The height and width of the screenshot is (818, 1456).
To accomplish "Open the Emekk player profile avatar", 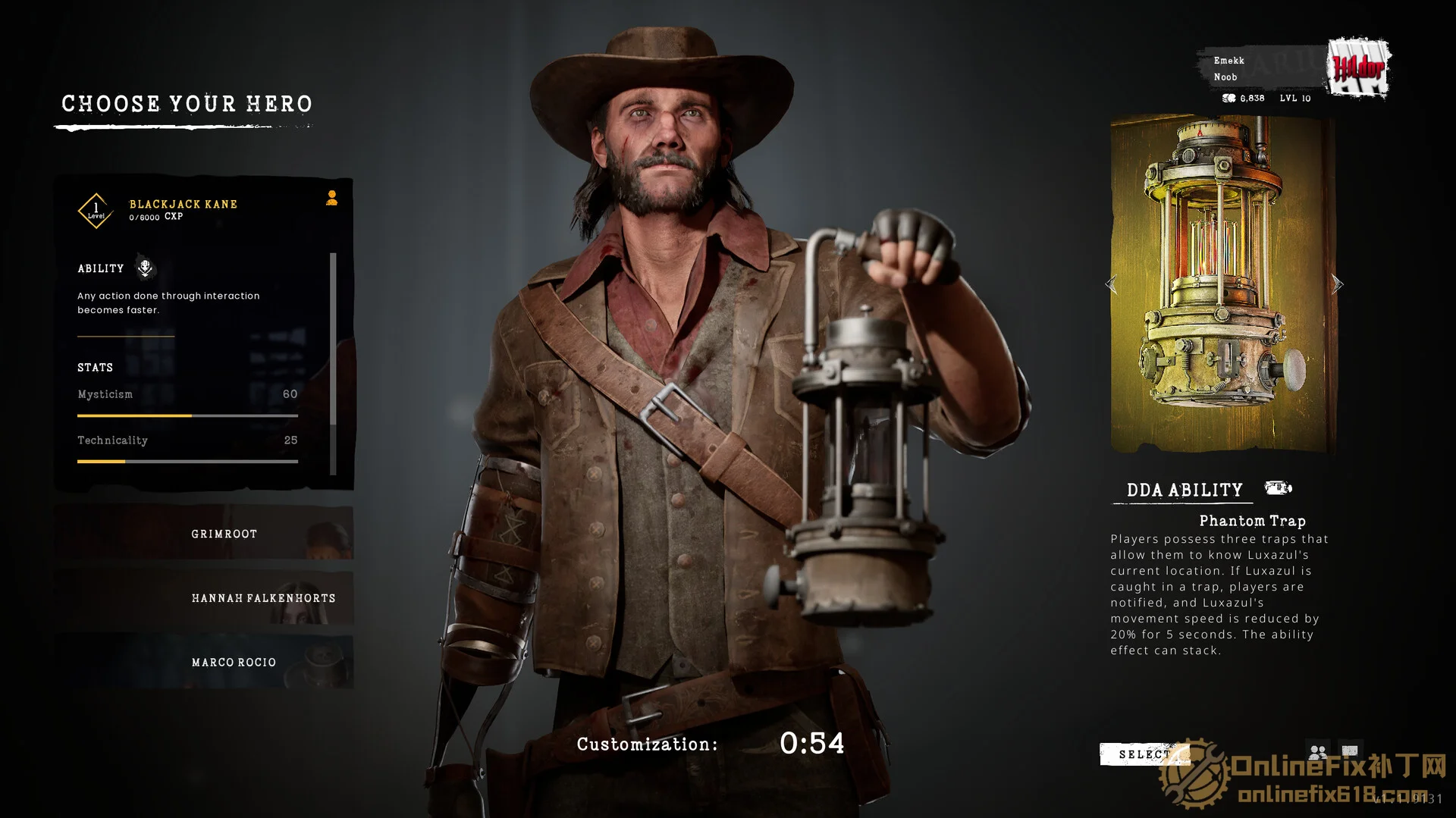I will point(1360,68).
